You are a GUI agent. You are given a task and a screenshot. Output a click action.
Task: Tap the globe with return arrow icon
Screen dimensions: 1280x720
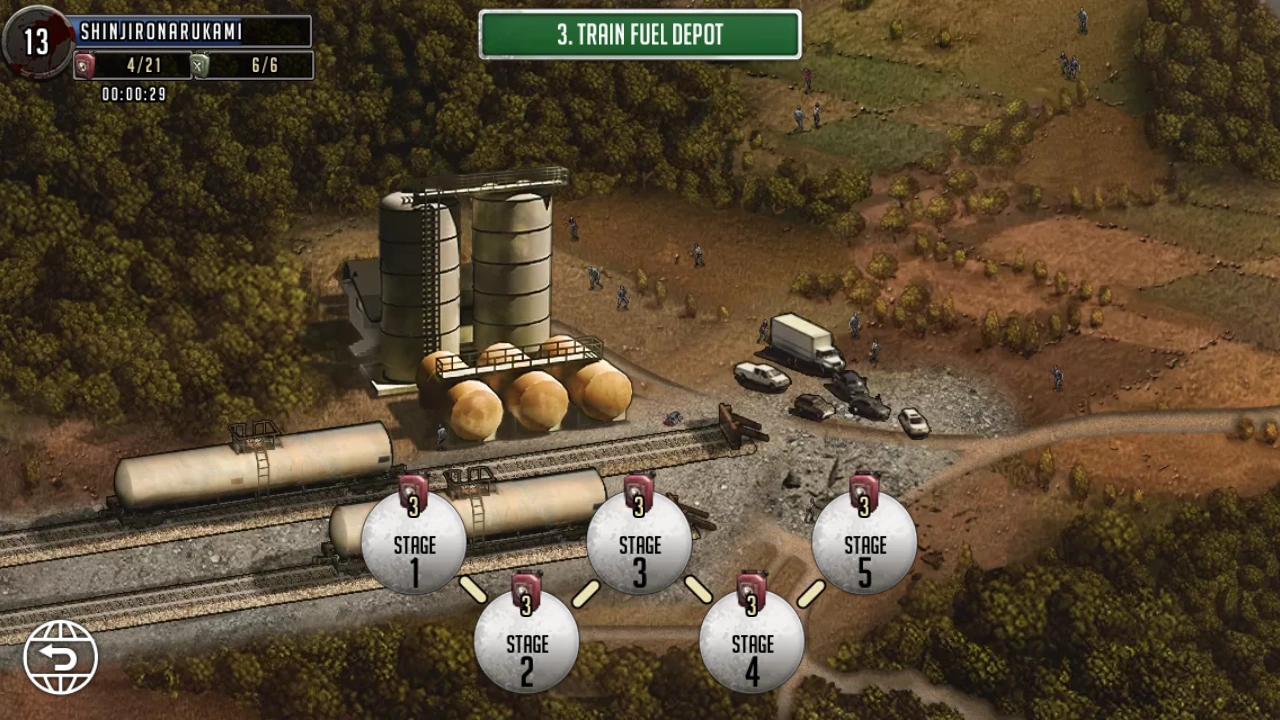coord(62,655)
